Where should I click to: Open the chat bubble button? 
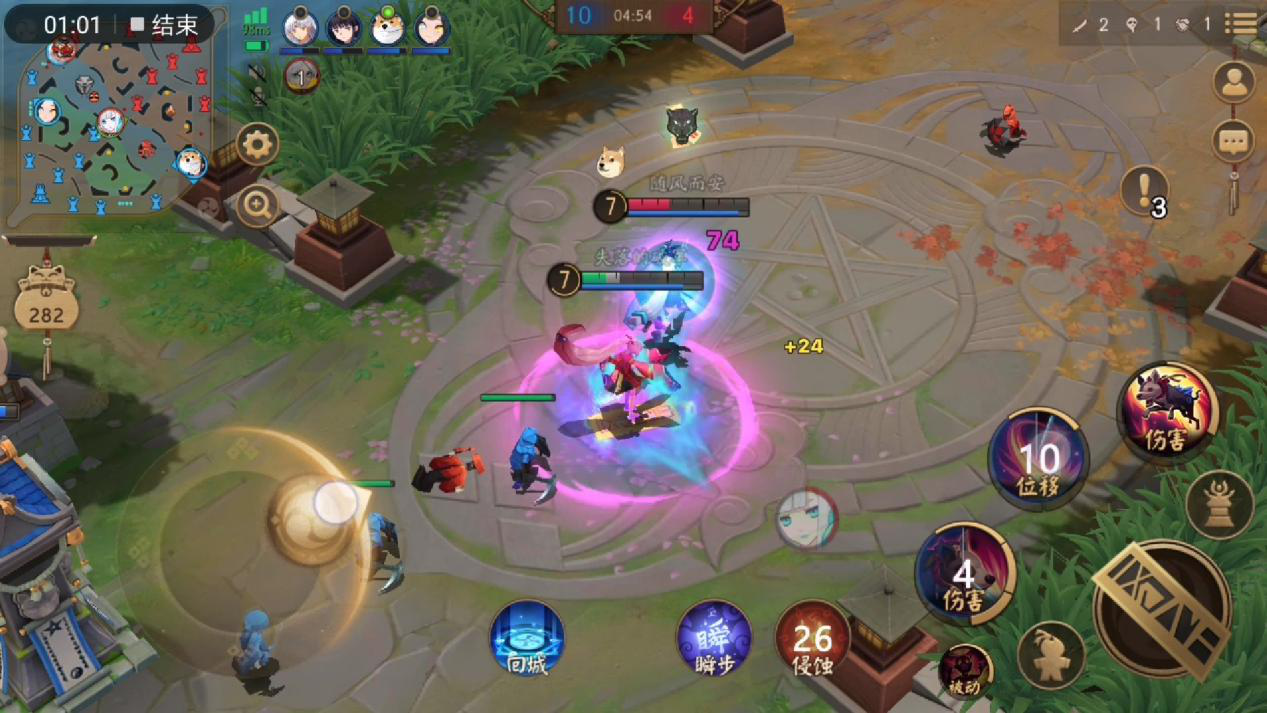1234,141
